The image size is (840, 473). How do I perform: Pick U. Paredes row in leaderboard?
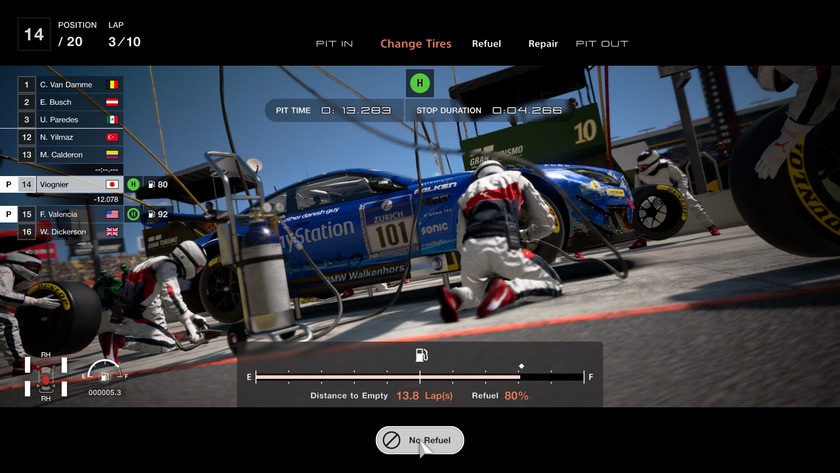[x=70, y=119]
